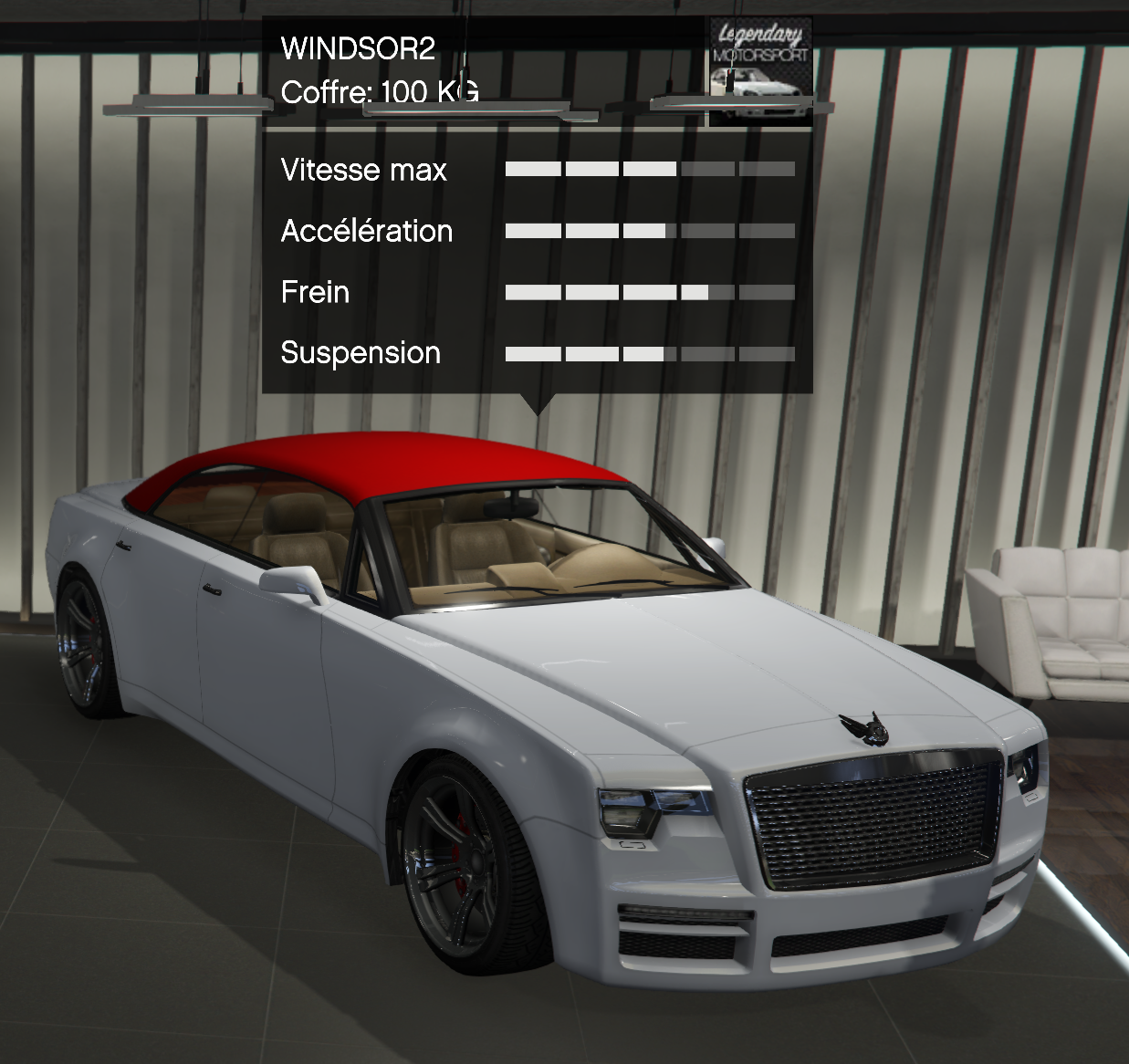
Task: Click the Legendary Motorsport logo thumbnail
Action: point(760,71)
